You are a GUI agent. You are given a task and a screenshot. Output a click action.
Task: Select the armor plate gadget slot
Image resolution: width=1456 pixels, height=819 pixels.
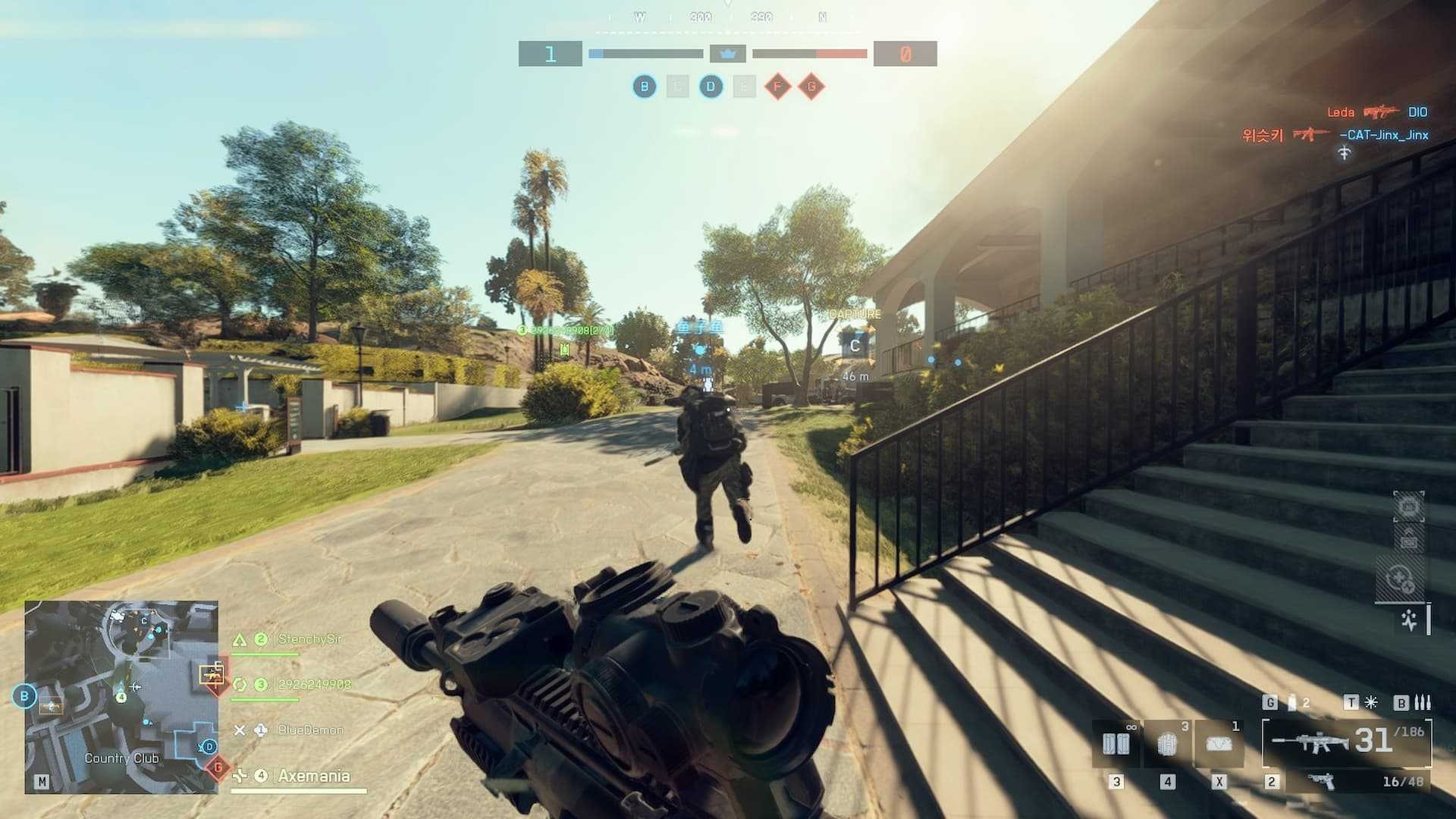click(1167, 743)
